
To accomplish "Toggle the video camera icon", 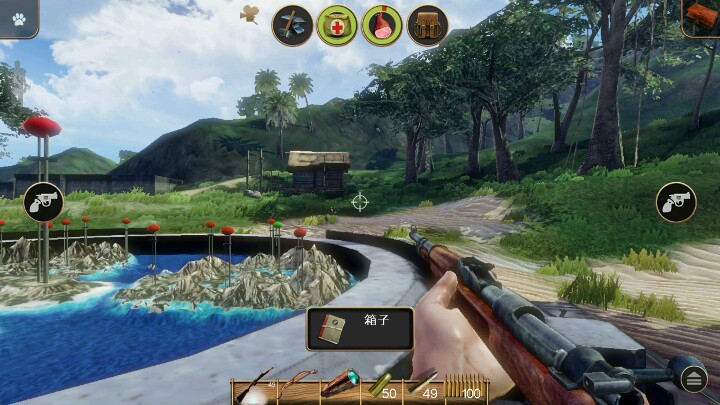I will tap(250, 14).
